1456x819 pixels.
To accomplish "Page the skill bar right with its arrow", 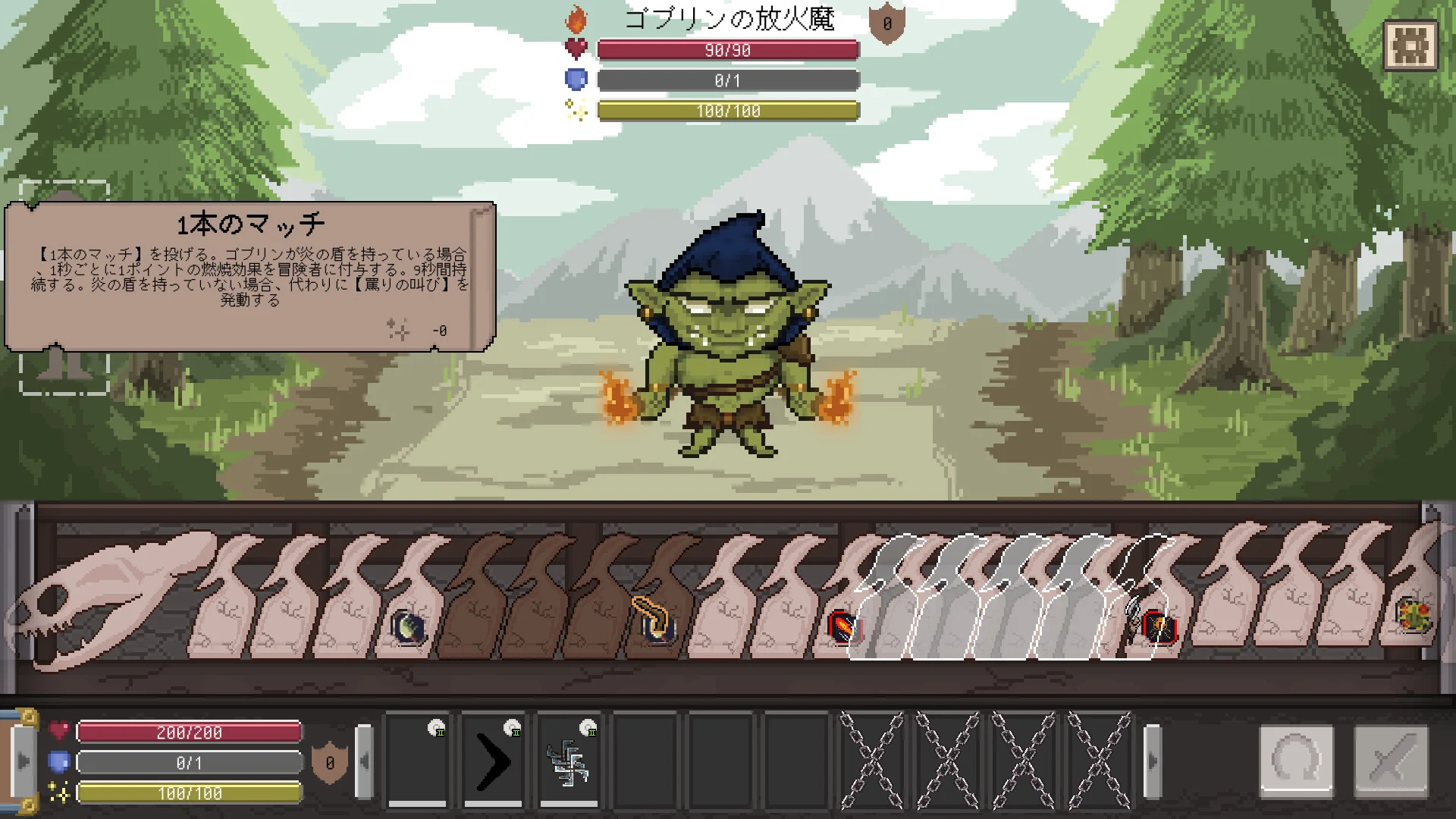I will (1152, 760).
